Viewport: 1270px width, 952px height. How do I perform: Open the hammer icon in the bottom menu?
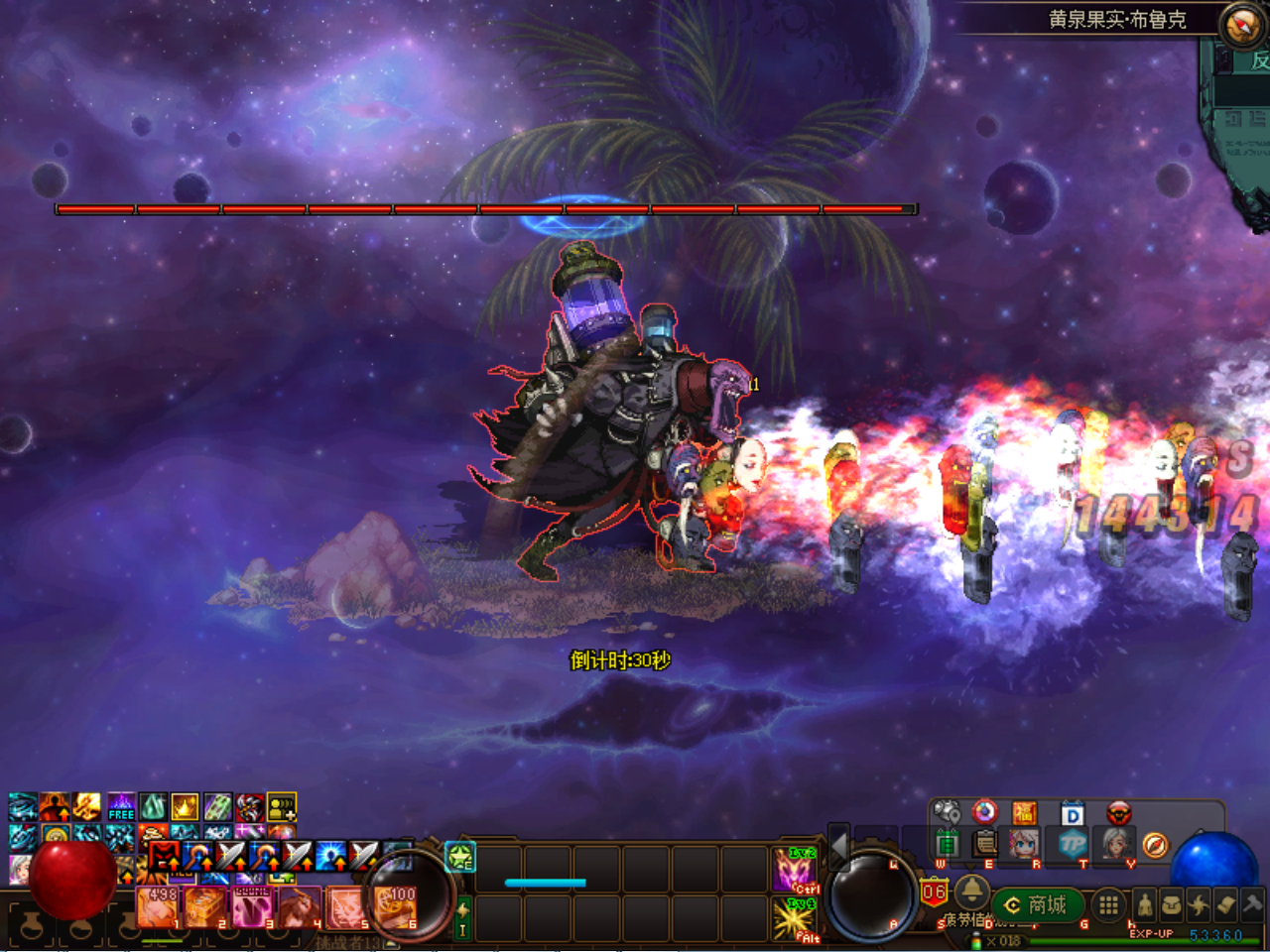tap(1252, 904)
